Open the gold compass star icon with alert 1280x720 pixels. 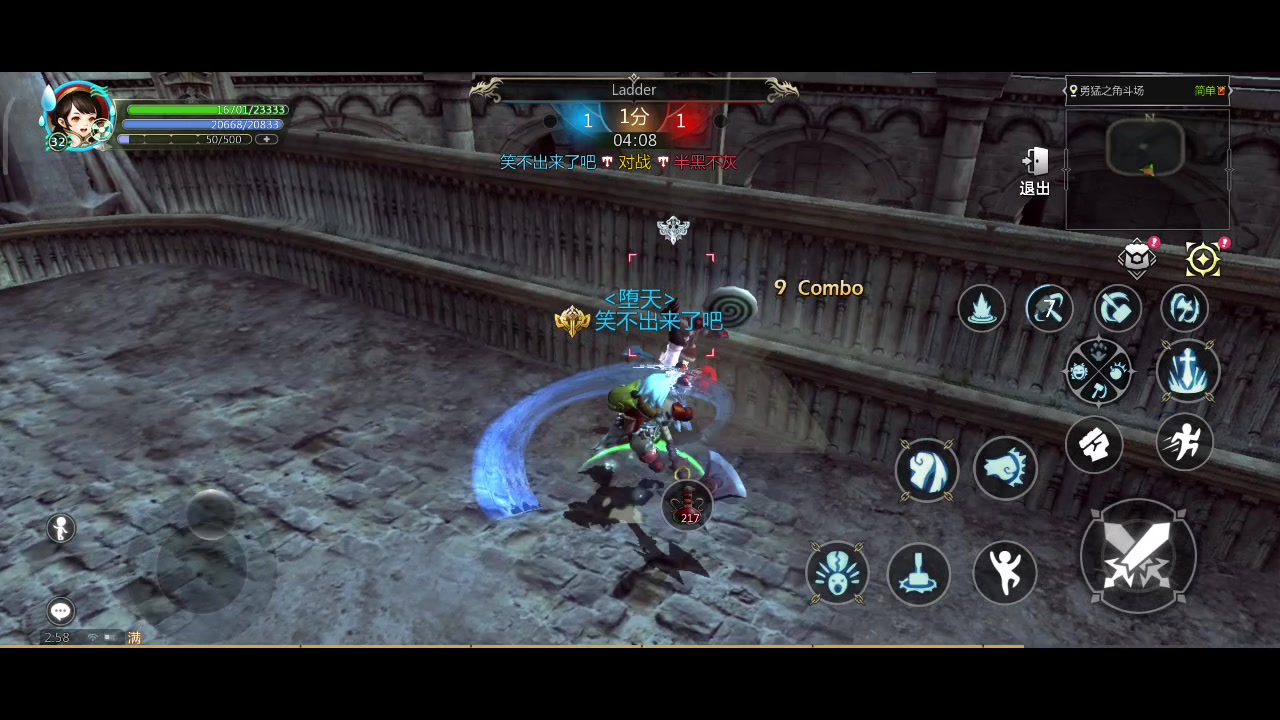coord(1203,260)
